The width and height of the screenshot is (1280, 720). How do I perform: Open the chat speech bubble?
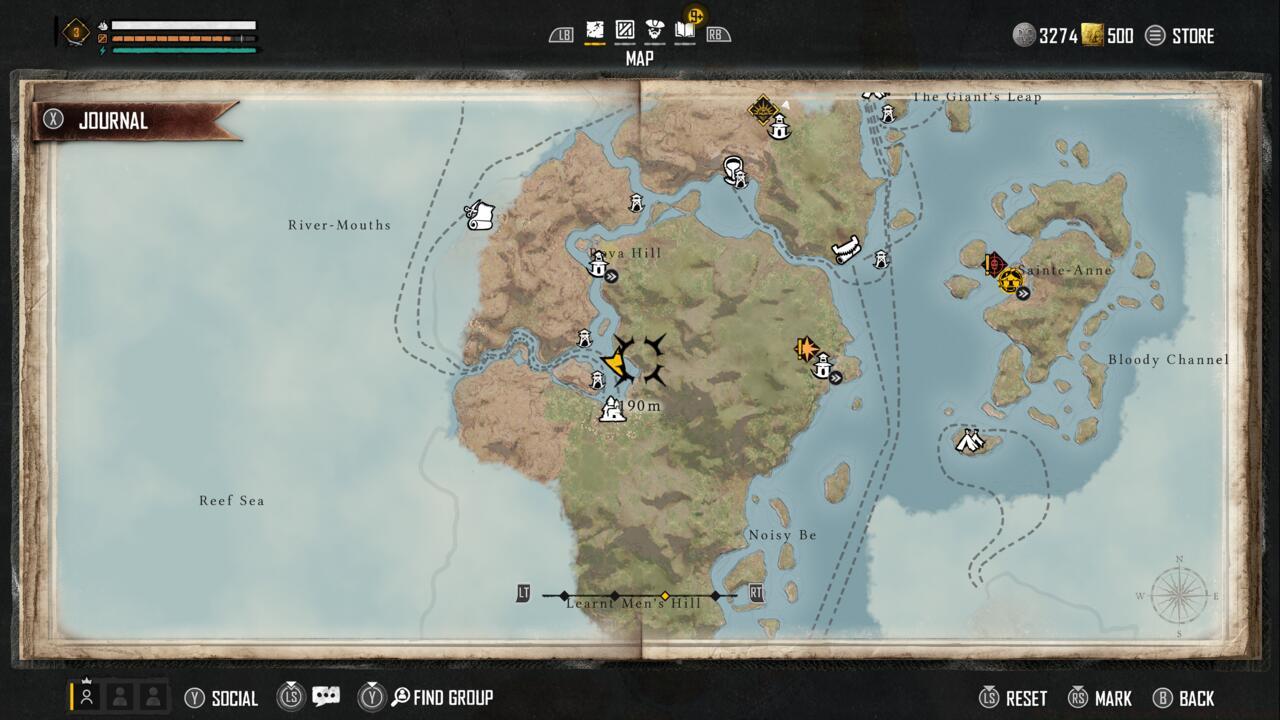(x=326, y=697)
